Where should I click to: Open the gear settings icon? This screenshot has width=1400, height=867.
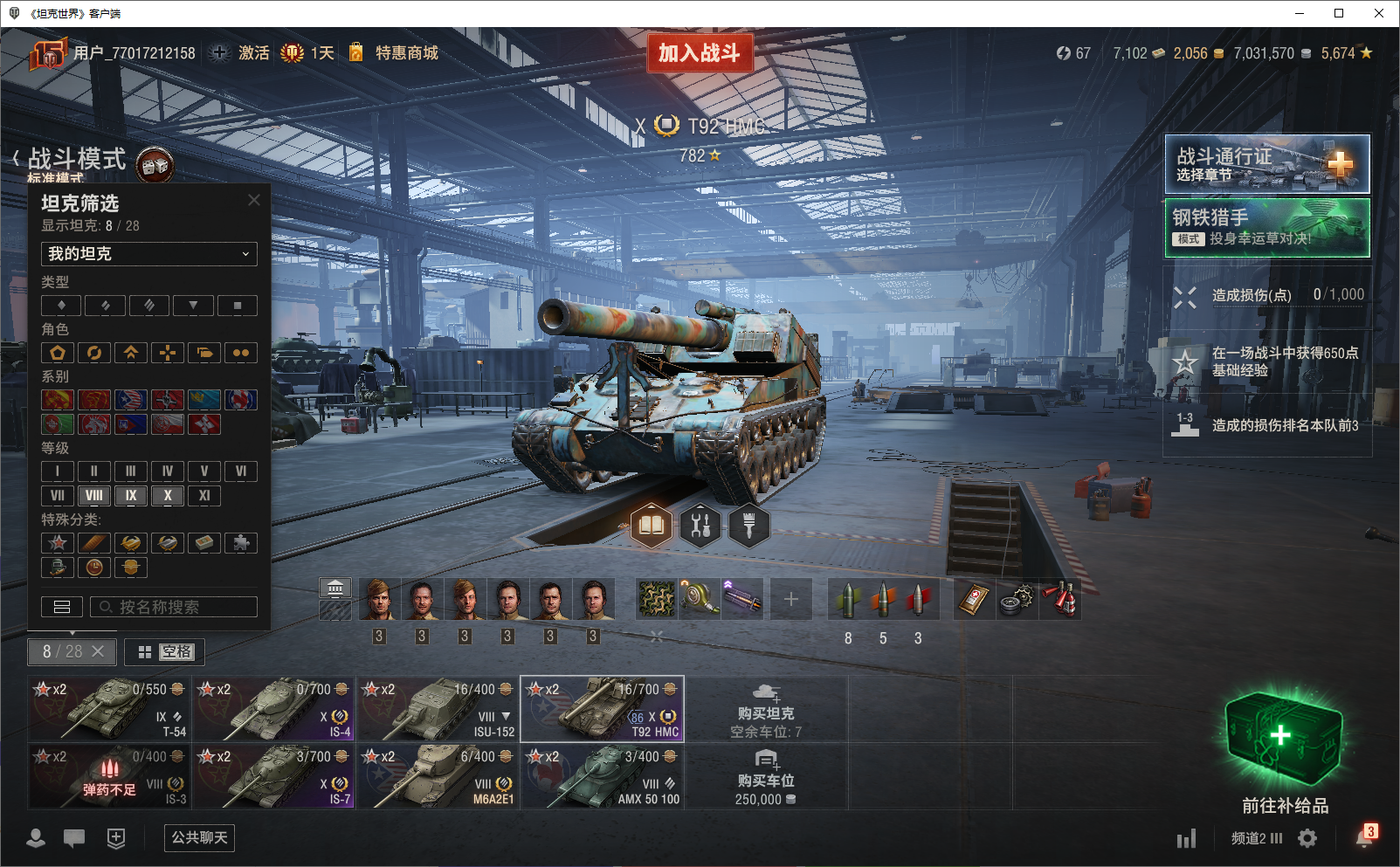click(x=1307, y=839)
